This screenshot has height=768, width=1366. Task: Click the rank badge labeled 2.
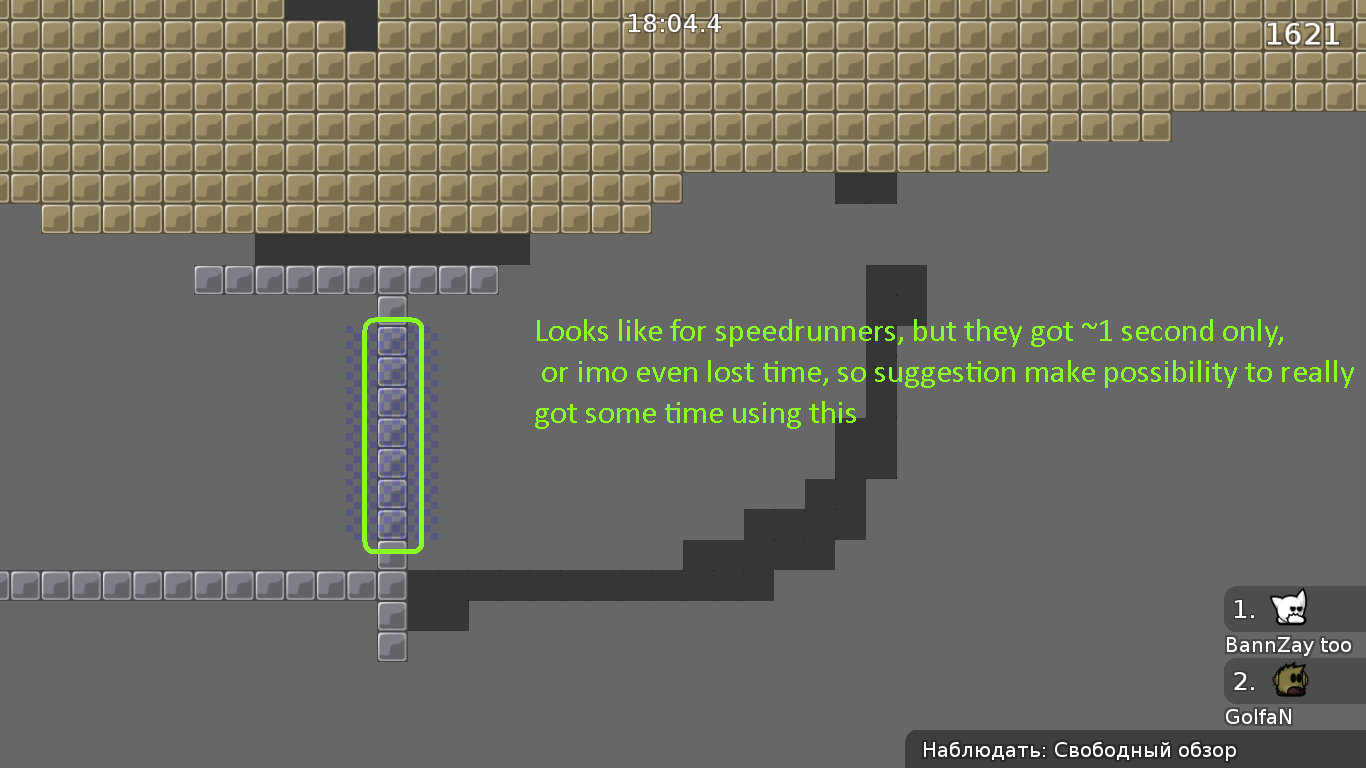click(1243, 681)
